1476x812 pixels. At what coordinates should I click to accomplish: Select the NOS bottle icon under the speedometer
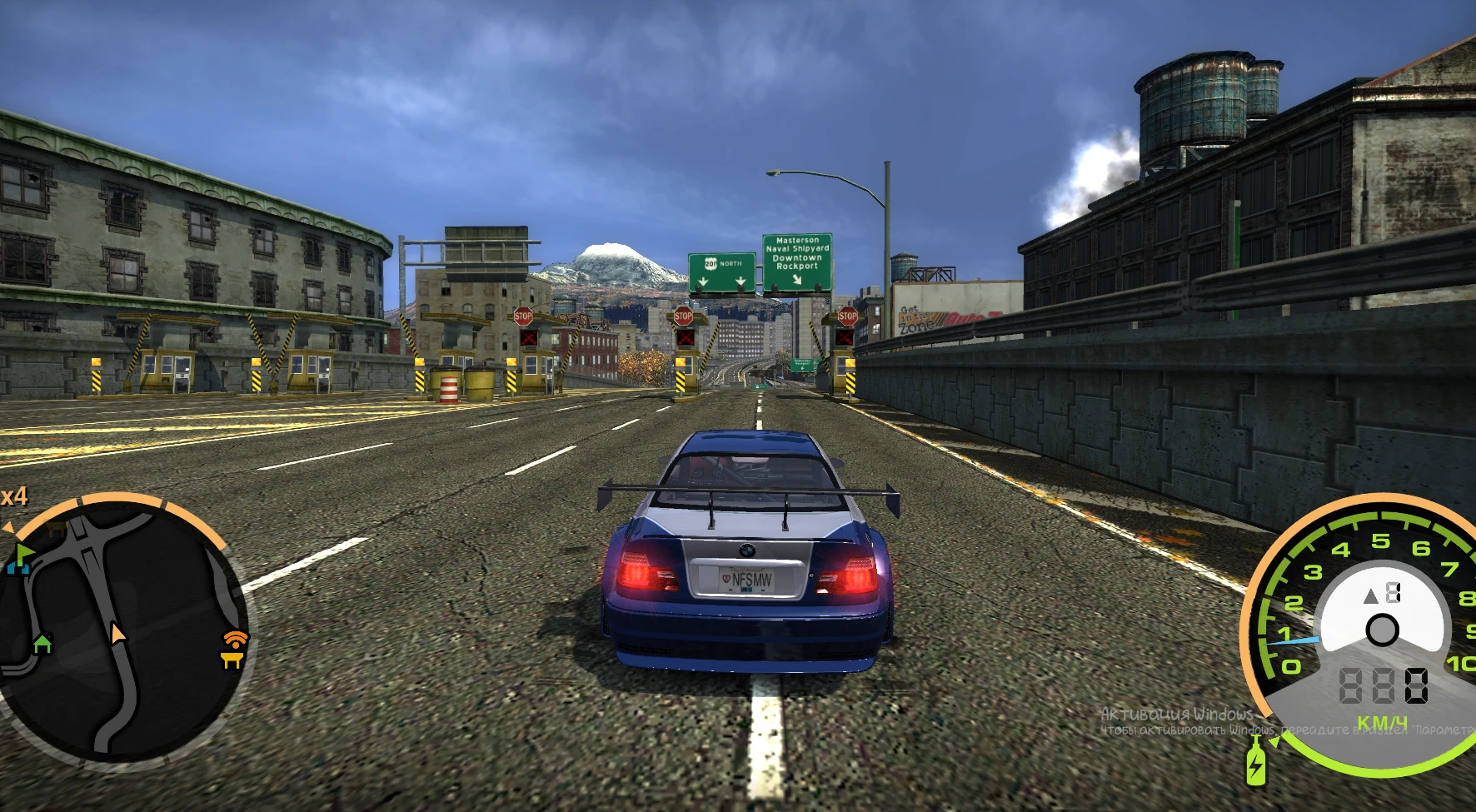pos(1255,765)
